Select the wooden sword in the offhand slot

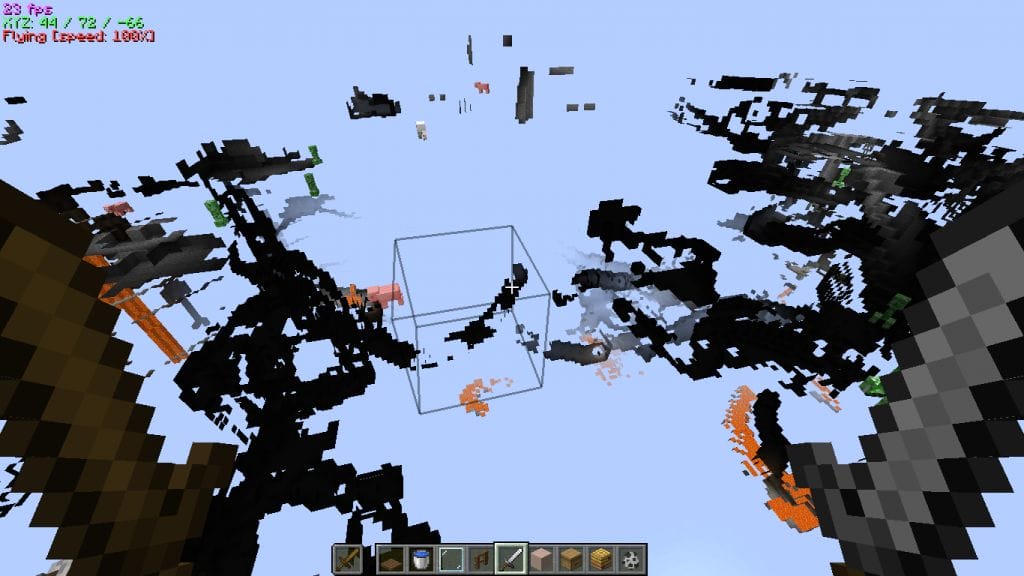347,558
